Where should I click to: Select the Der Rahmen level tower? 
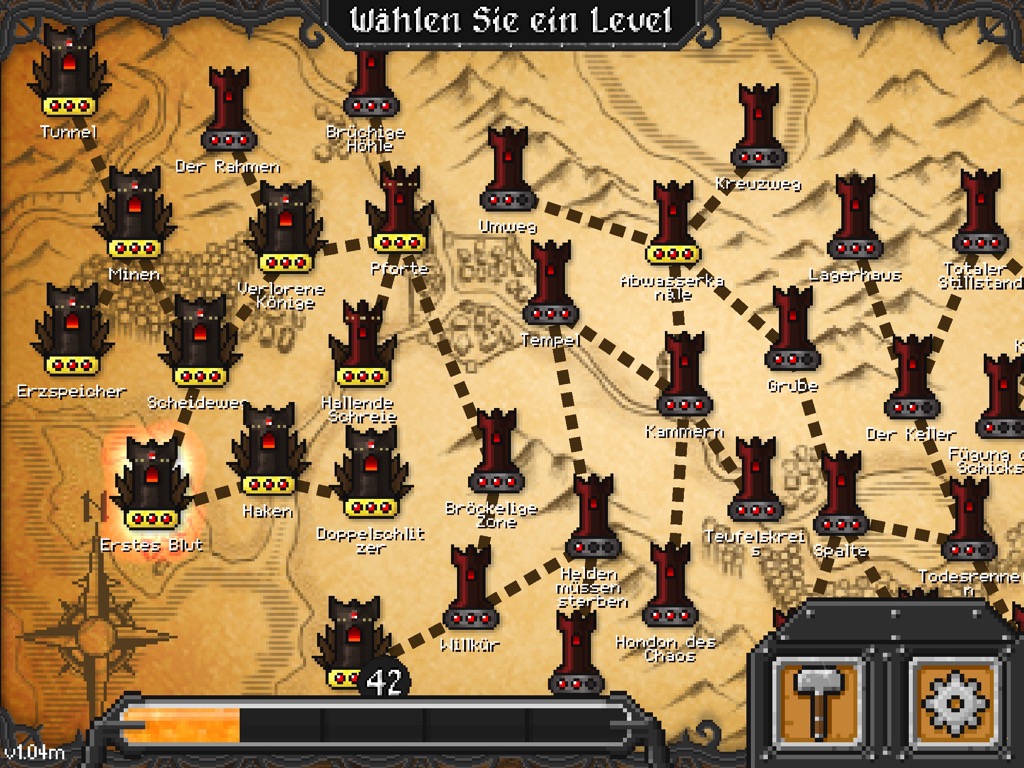229,109
